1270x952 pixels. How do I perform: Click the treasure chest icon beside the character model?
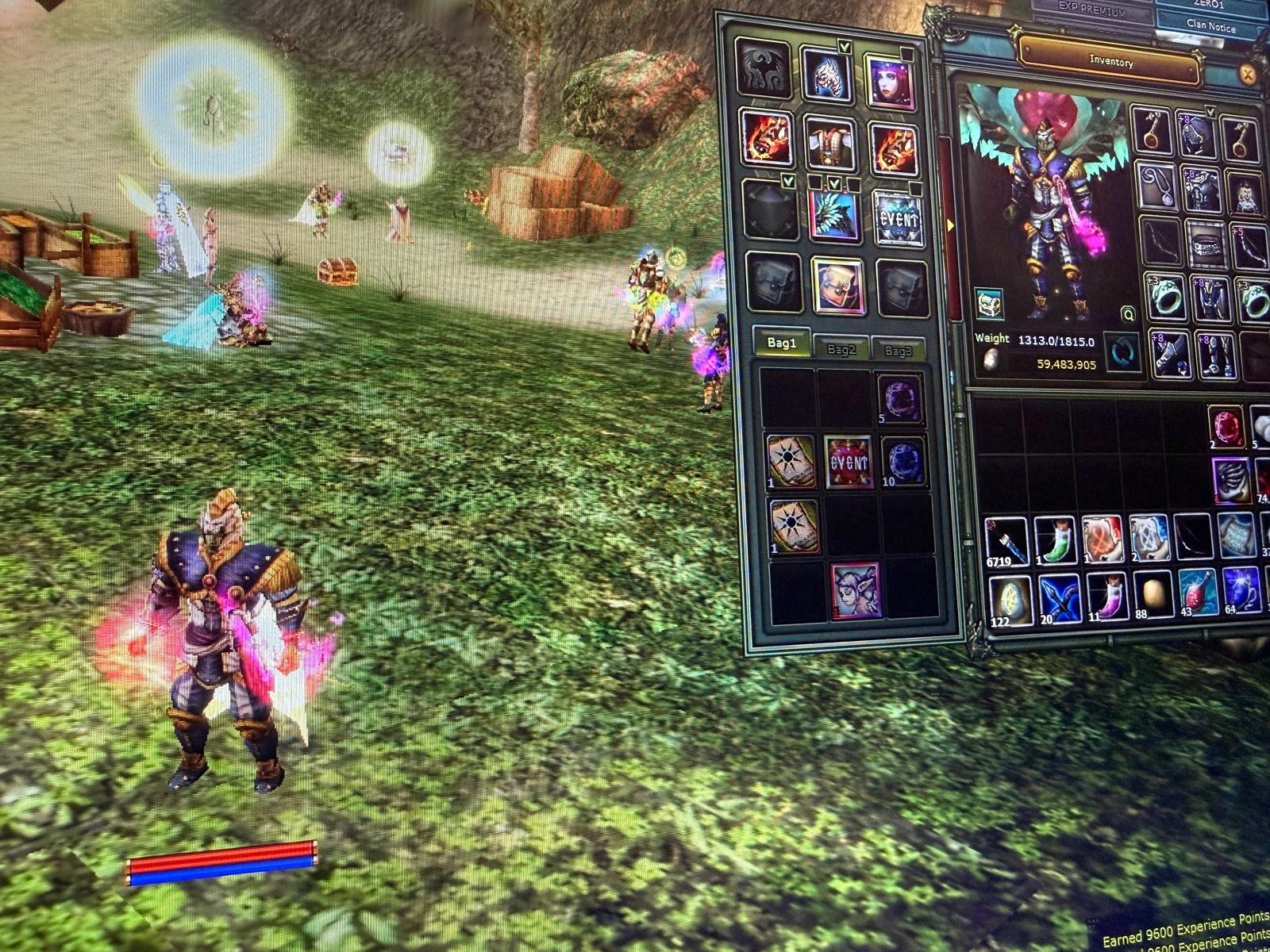click(988, 304)
